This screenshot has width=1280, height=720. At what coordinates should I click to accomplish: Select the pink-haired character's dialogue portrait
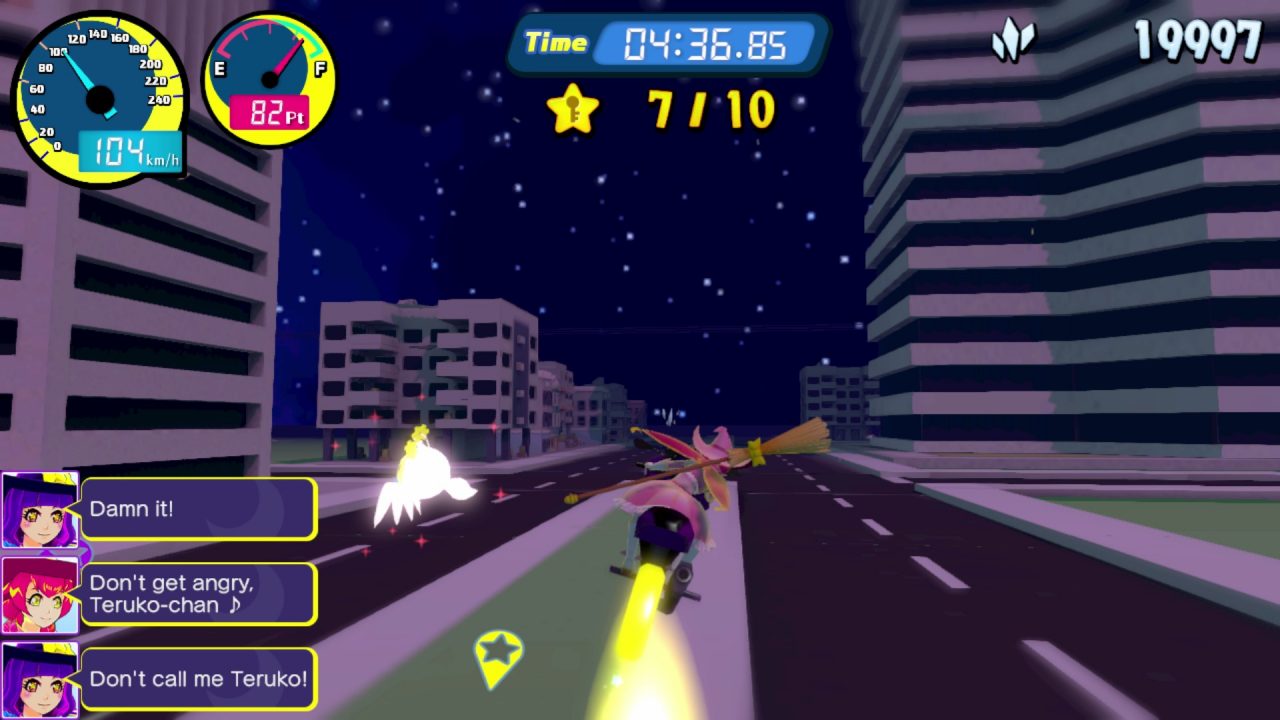pos(40,594)
